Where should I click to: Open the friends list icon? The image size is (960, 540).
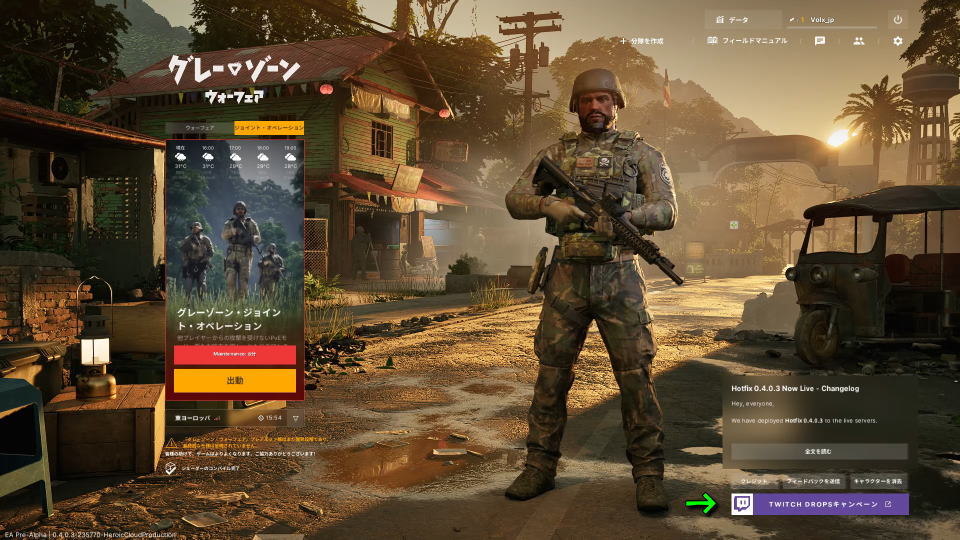[x=858, y=41]
